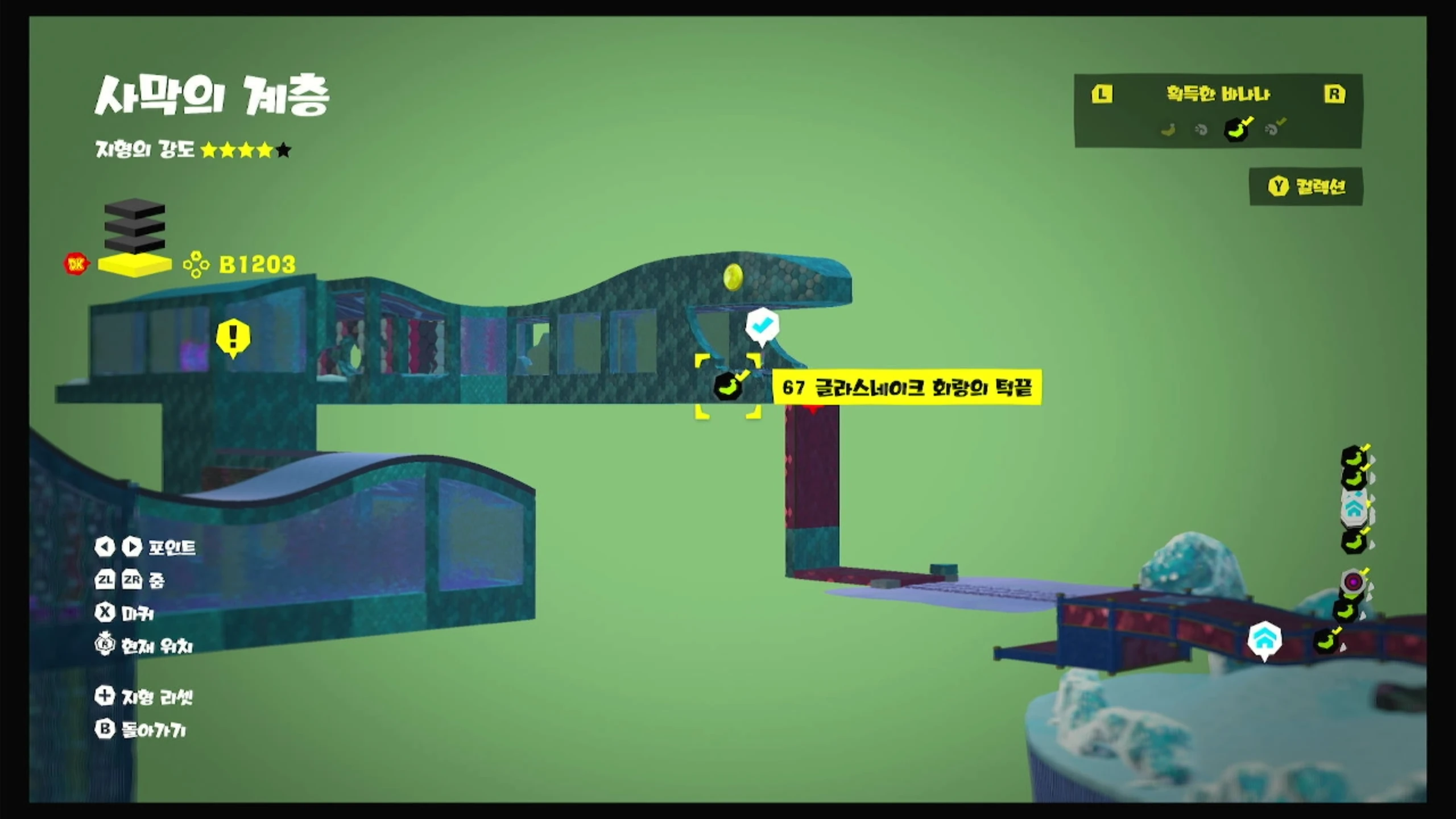Image resolution: width=1456 pixels, height=819 pixels.
Task: Choose the topmost dark sublayer slab
Action: pos(135,208)
